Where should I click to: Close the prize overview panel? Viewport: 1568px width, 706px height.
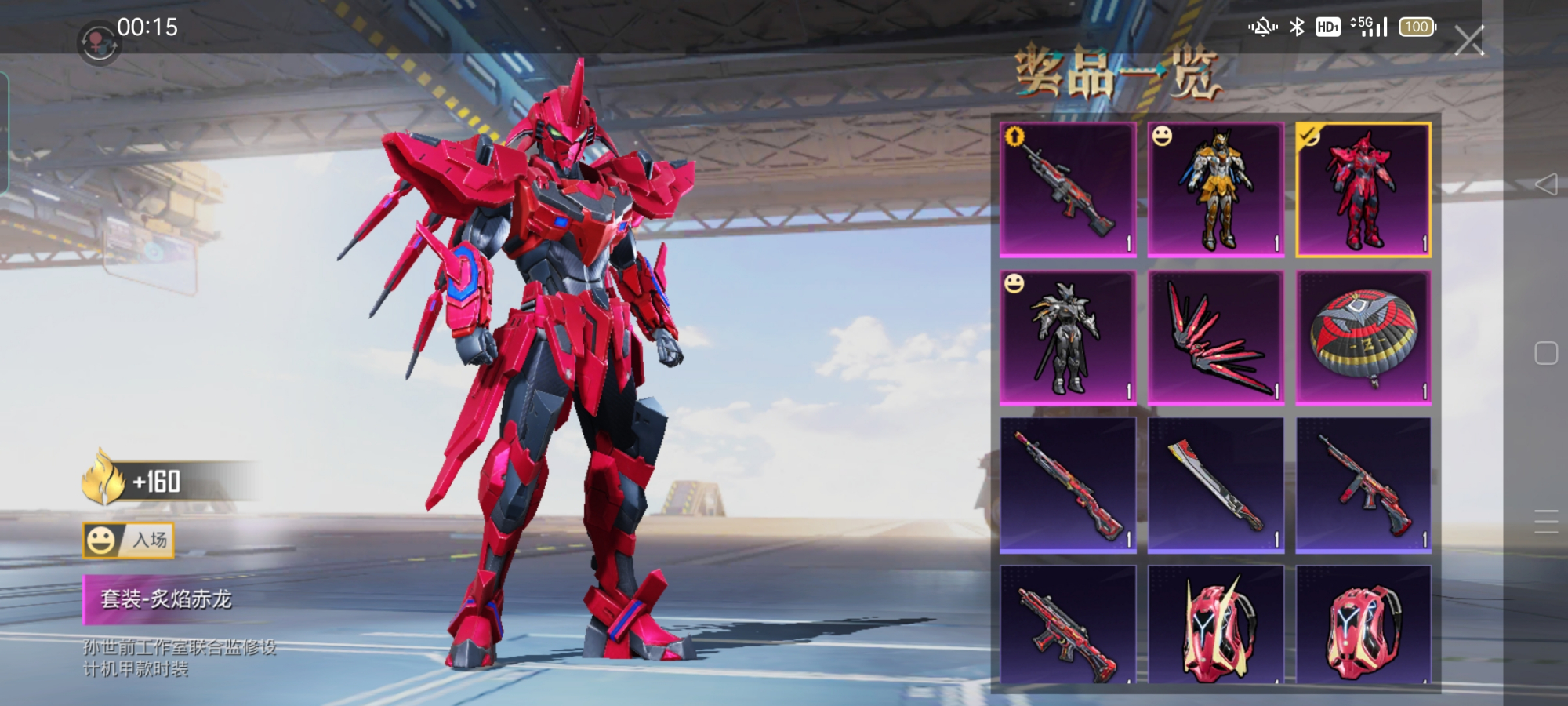(x=1468, y=40)
